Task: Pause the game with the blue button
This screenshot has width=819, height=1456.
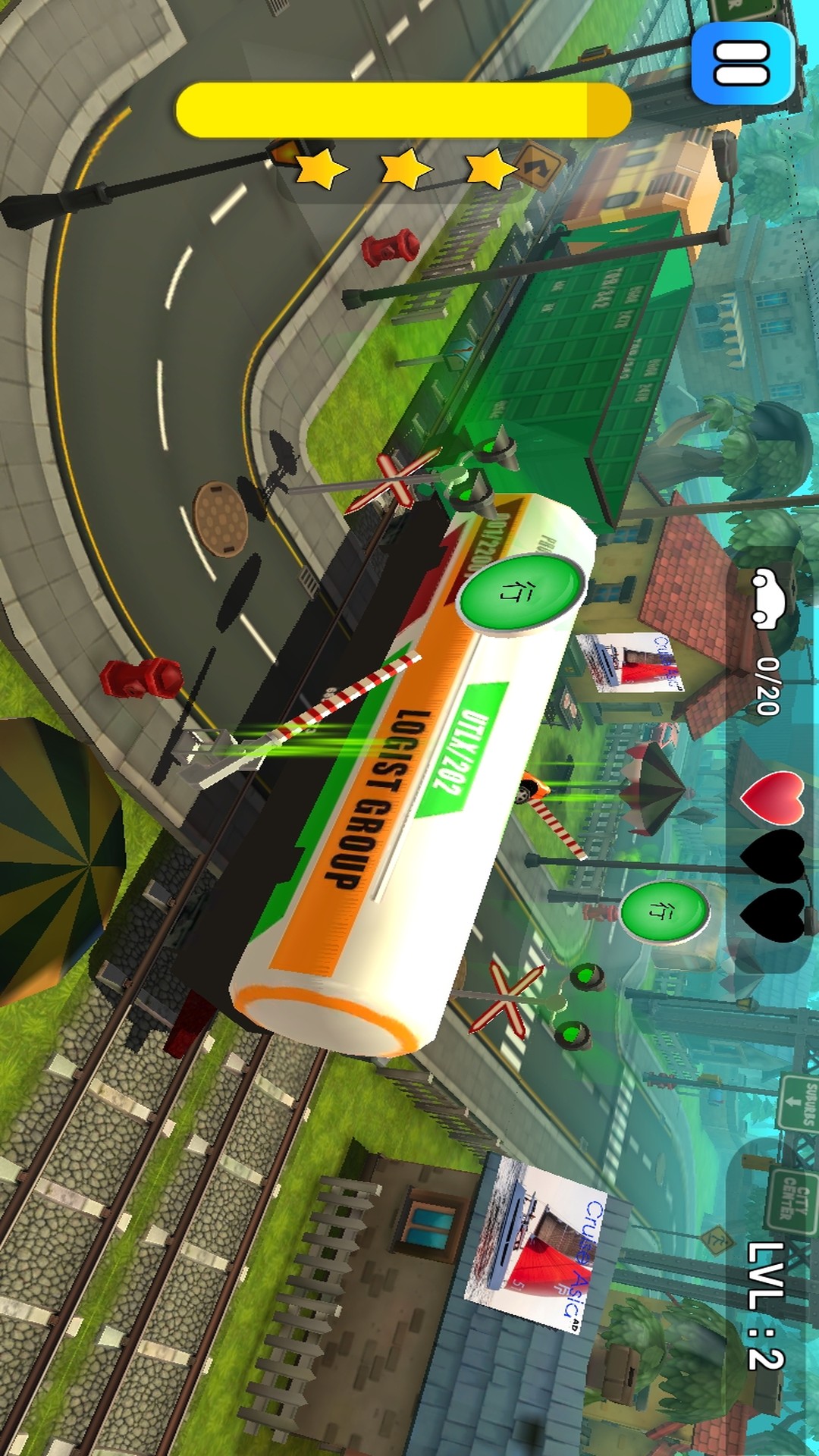Action: 742,64
